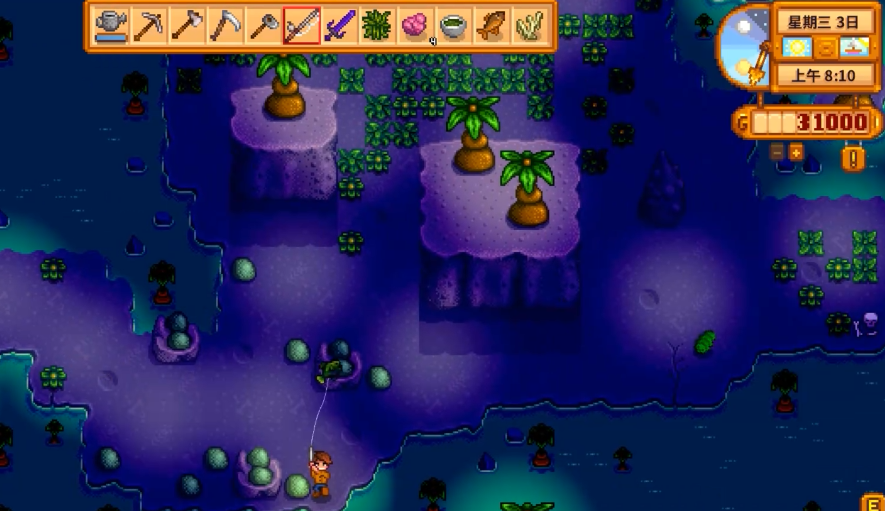
Task: Select the watering can in the hotbar
Action: [x=111, y=26]
